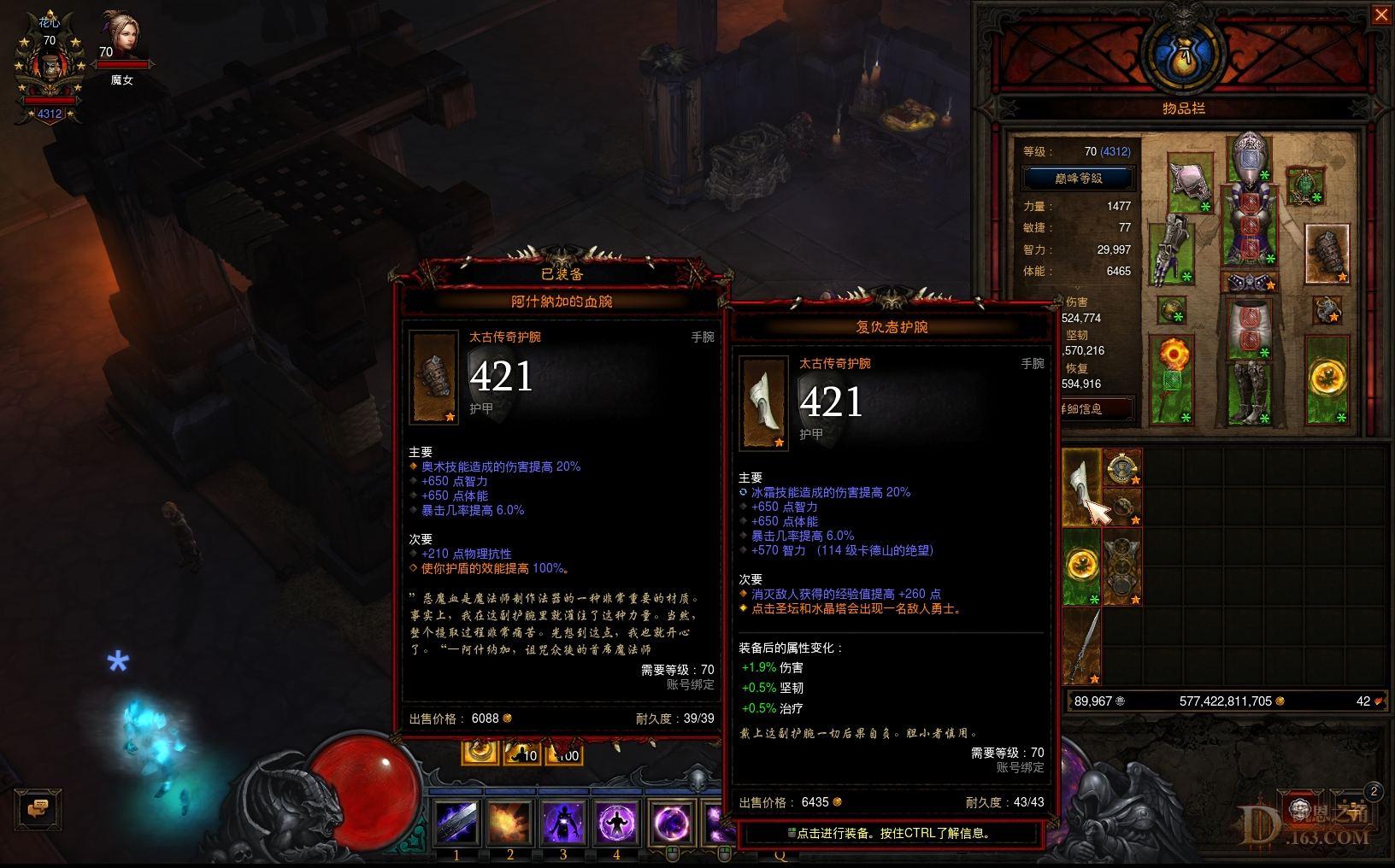Activate the Explosive Blast skill in slot 2
Screen dimensions: 1395x868
pyautogui.click(x=509, y=822)
